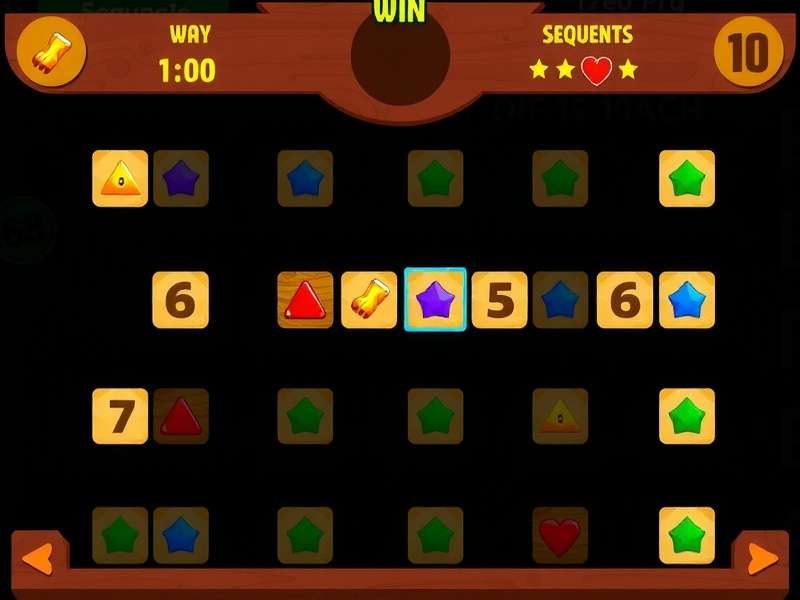The height and width of the screenshot is (600, 800).
Task: Select the red triangle tile beside the glove tile
Action: (305, 299)
